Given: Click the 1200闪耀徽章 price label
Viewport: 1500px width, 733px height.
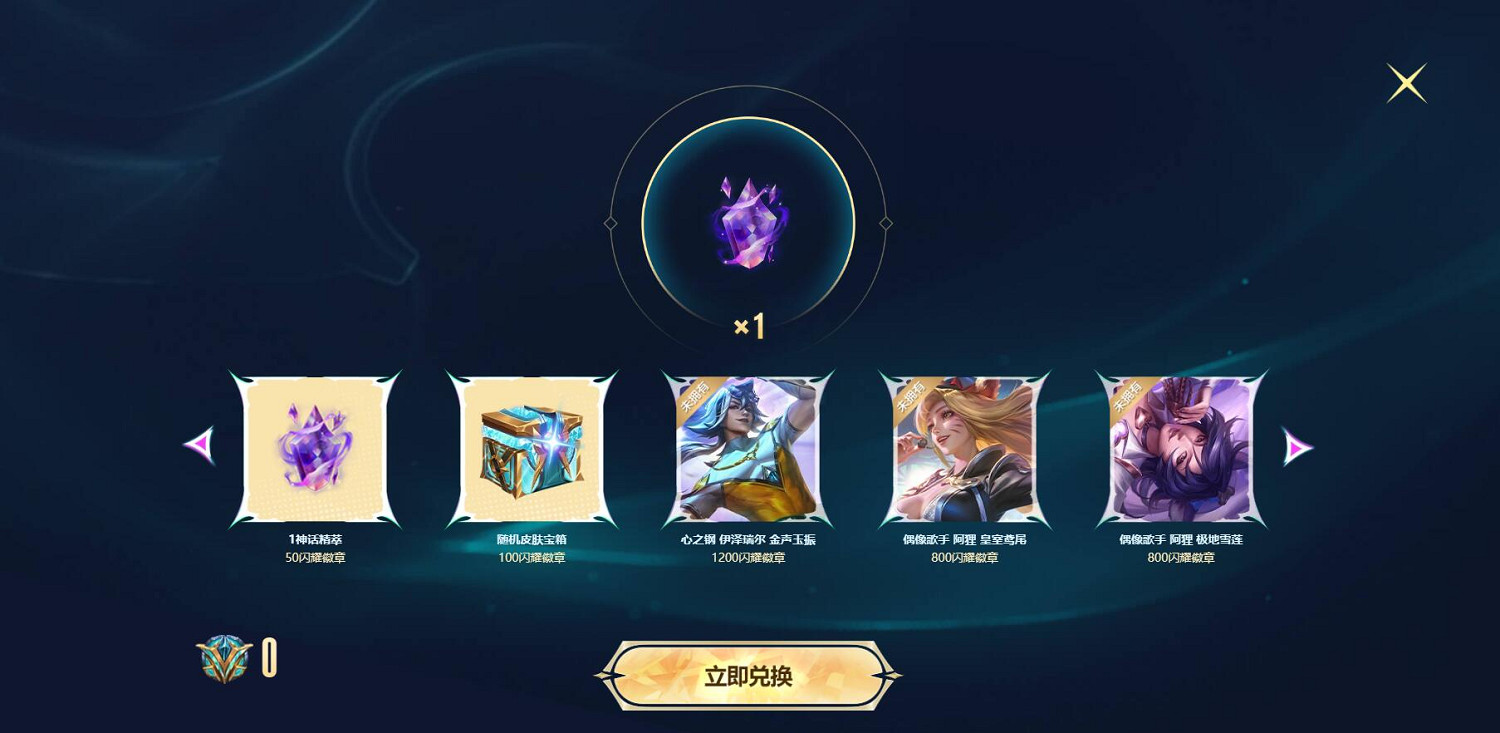Looking at the screenshot, I should point(747,557).
